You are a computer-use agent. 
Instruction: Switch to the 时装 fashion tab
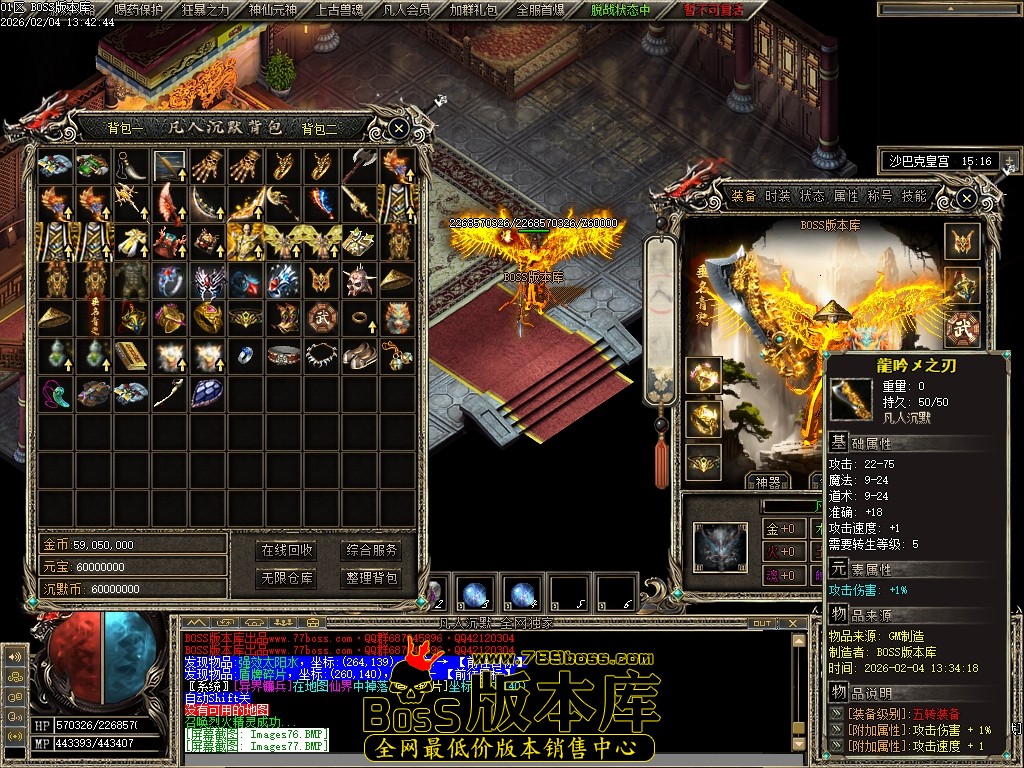[x=778, y=196]
